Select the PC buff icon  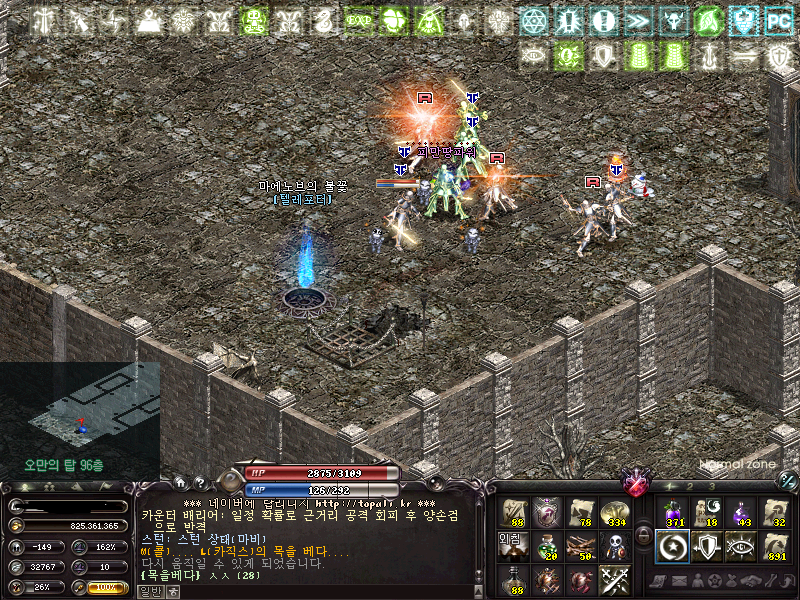777,20
